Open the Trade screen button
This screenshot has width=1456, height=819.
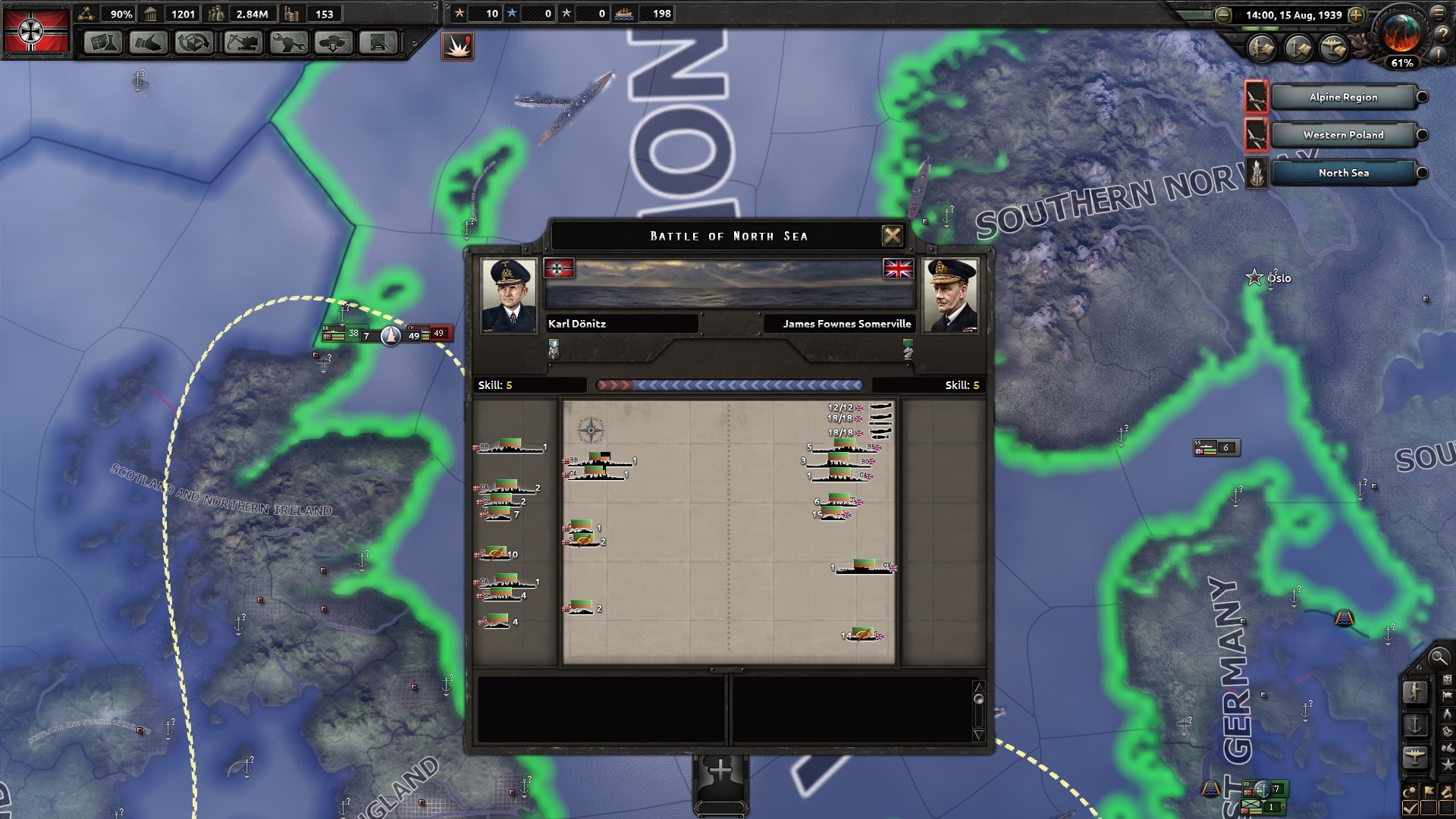[x=194, y=42]
